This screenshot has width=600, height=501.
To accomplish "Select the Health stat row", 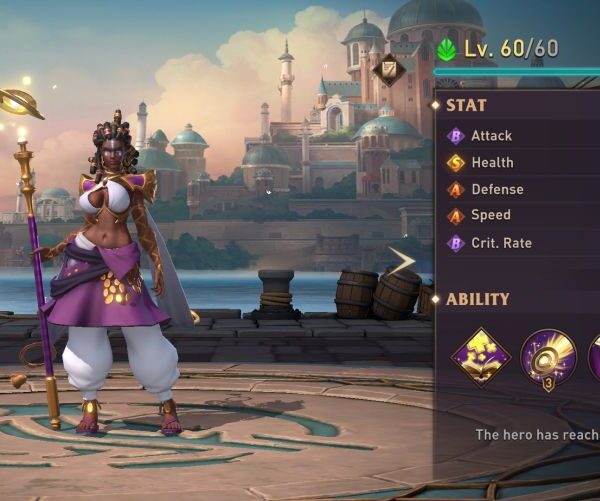I will click(x=492, y=162).
